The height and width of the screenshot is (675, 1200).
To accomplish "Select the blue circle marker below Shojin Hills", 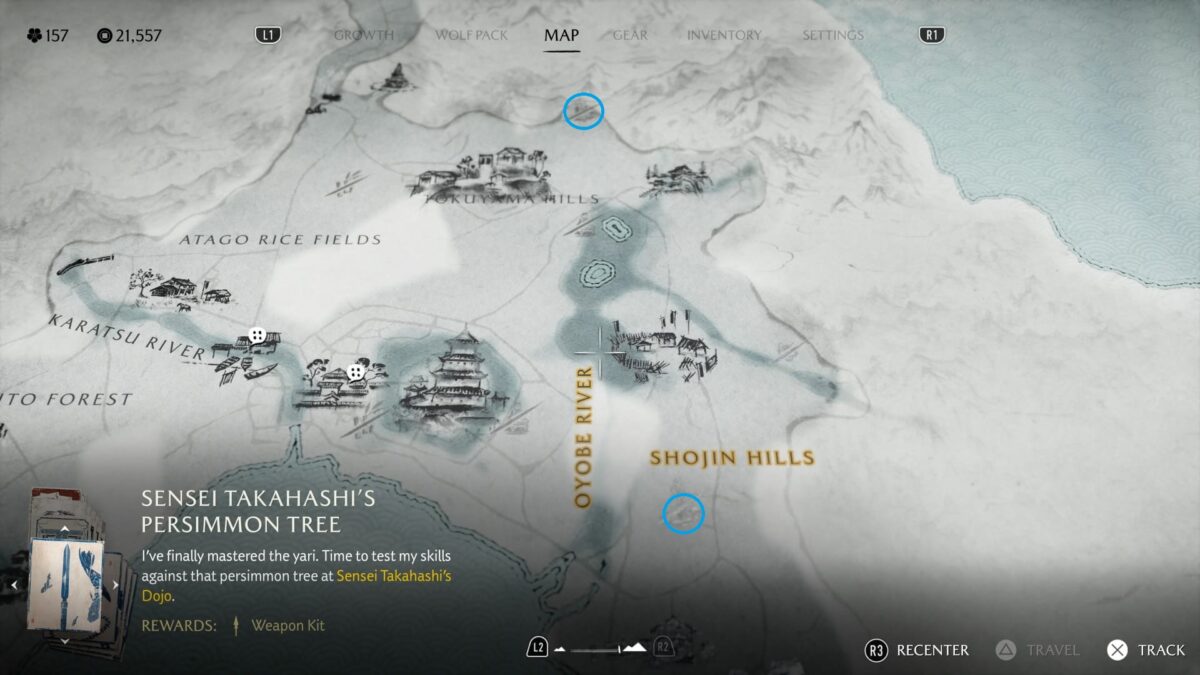I will [684, 514].
